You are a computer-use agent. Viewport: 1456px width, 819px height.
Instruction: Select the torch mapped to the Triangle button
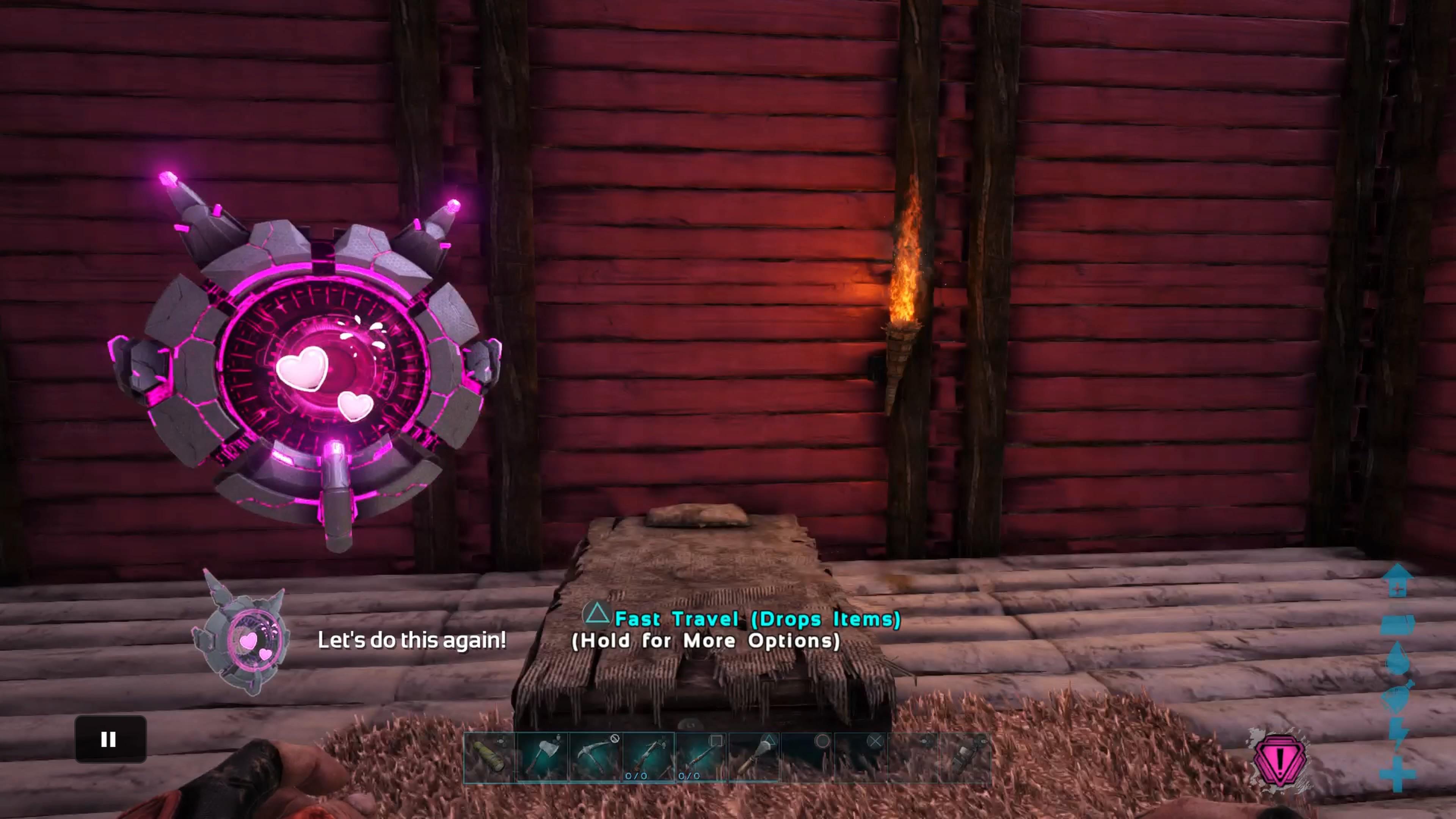(756, 758)
